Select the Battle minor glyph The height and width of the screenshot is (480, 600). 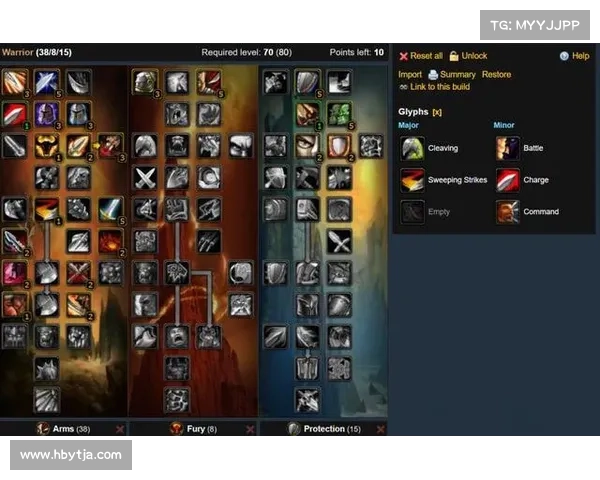point(533,148)
